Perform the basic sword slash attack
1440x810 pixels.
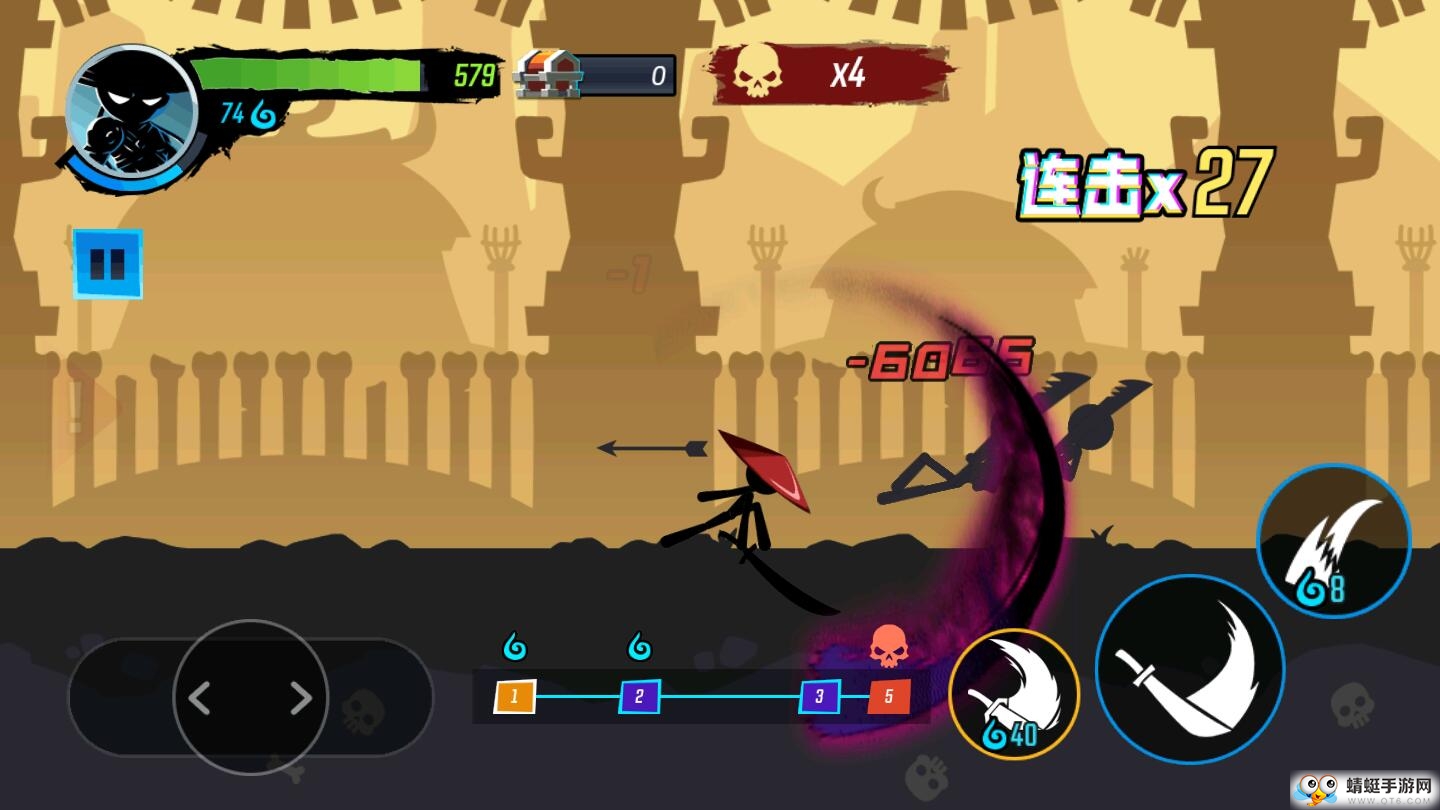(1190, 669)
